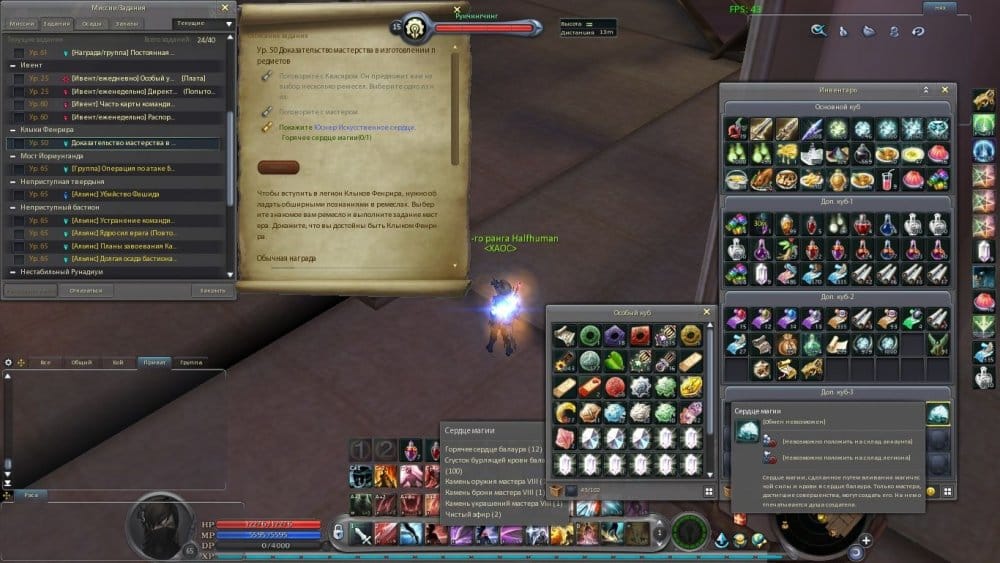The width and height of the screenshot is (1000, 563).
Task: Select the Общий chat tab
Action: [82, 362]
